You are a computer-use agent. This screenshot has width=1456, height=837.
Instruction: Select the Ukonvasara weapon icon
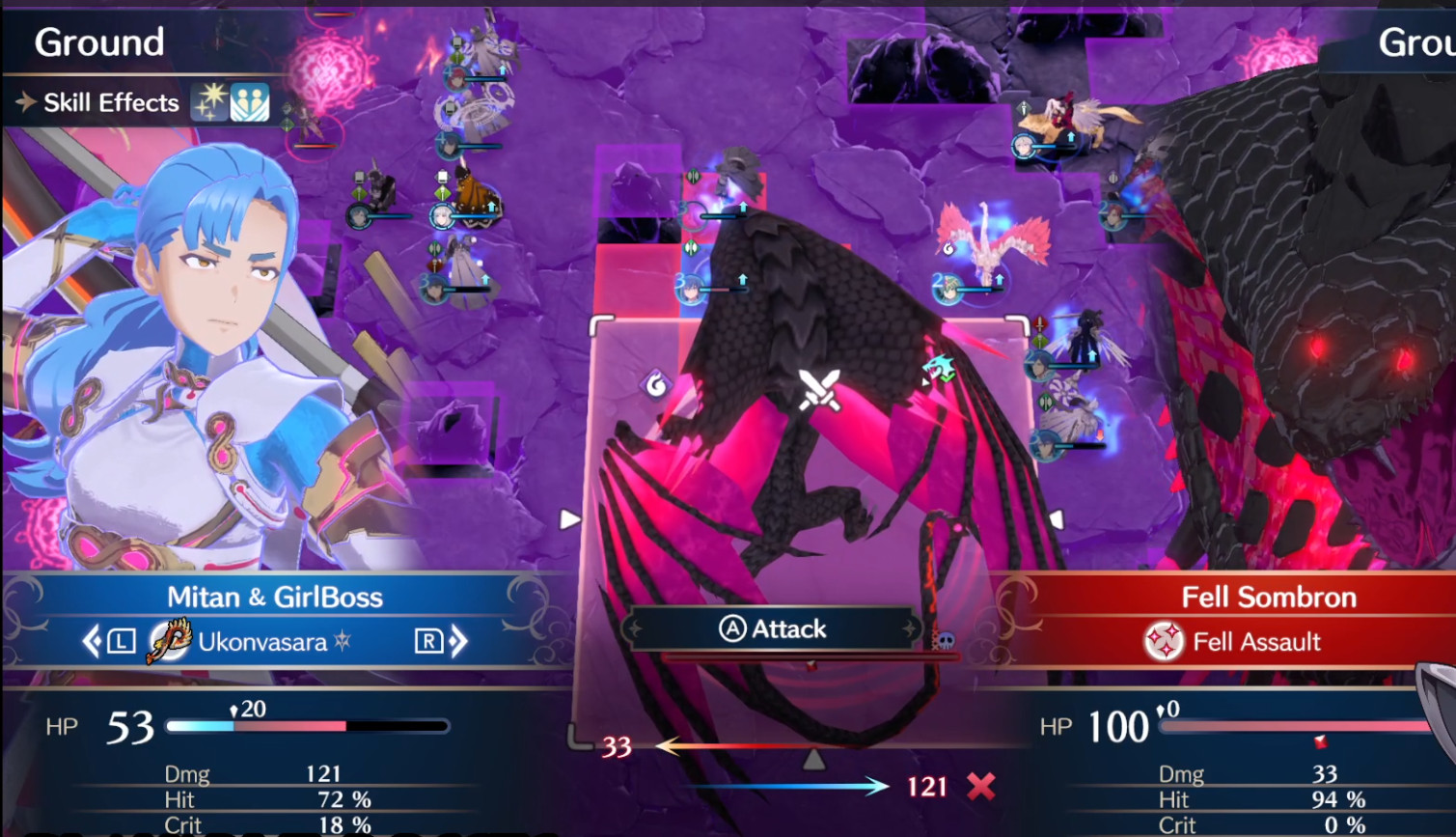coord(170,641)
